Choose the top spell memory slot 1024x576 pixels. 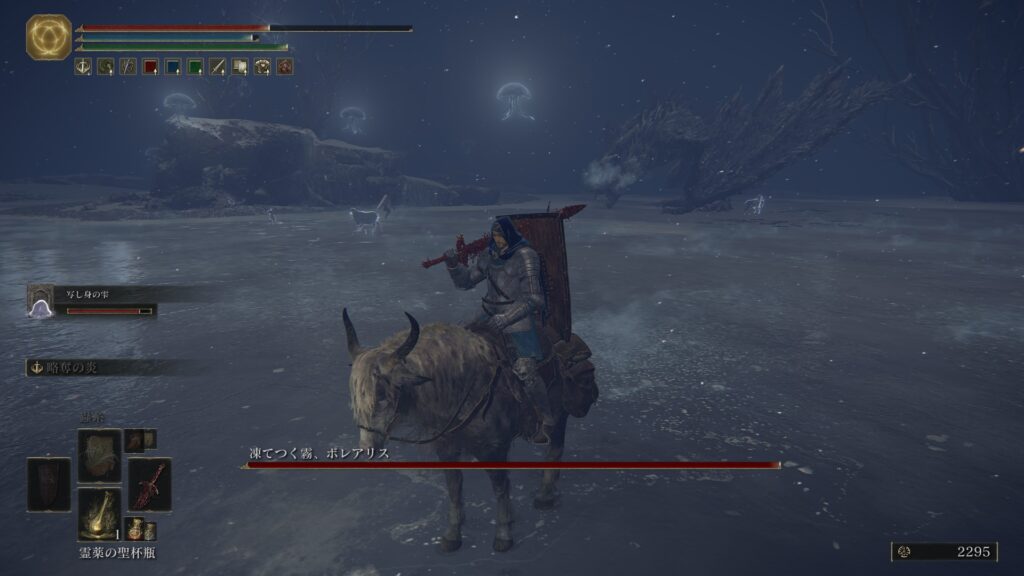[x=99, y=455]
